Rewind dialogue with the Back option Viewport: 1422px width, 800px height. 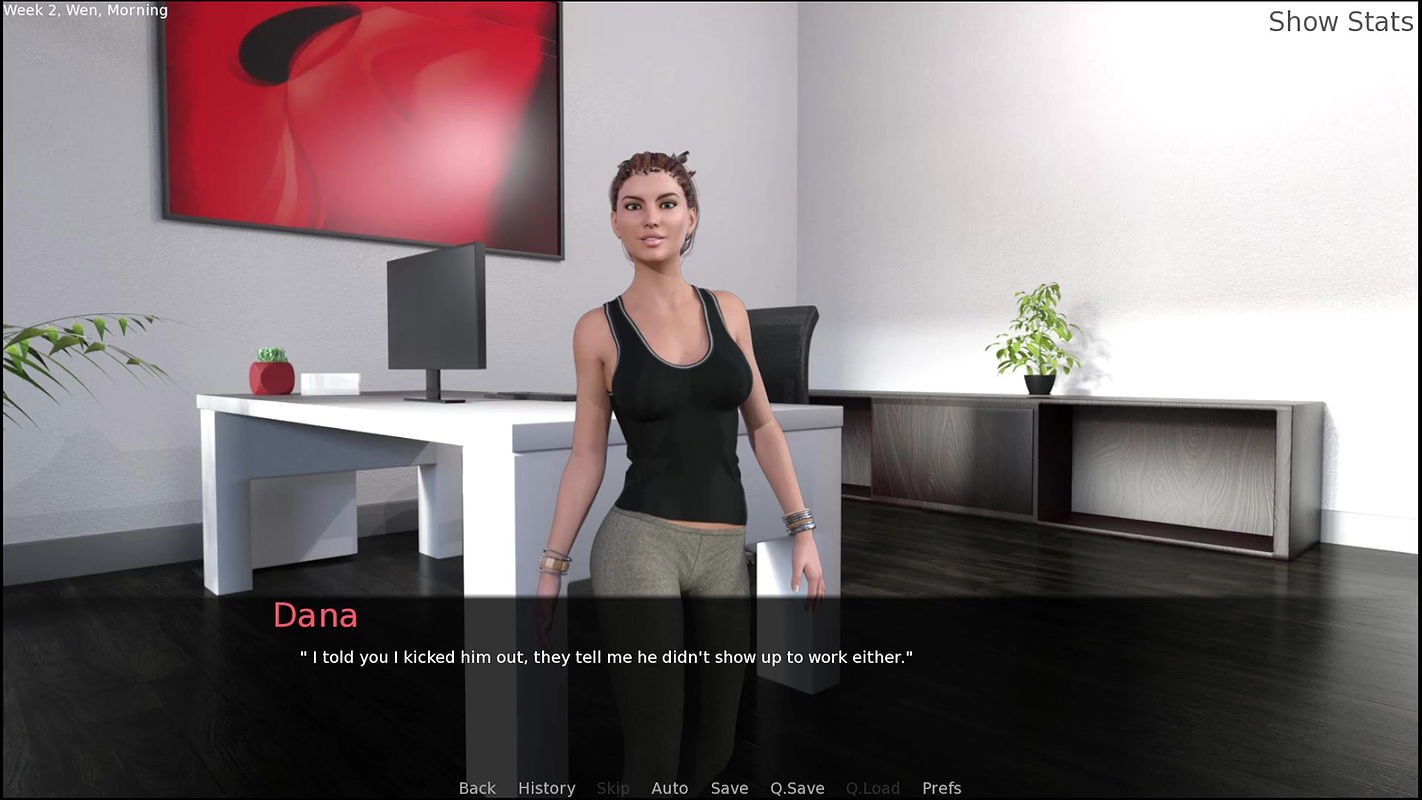pyautogui.click(x=477, y=788)
